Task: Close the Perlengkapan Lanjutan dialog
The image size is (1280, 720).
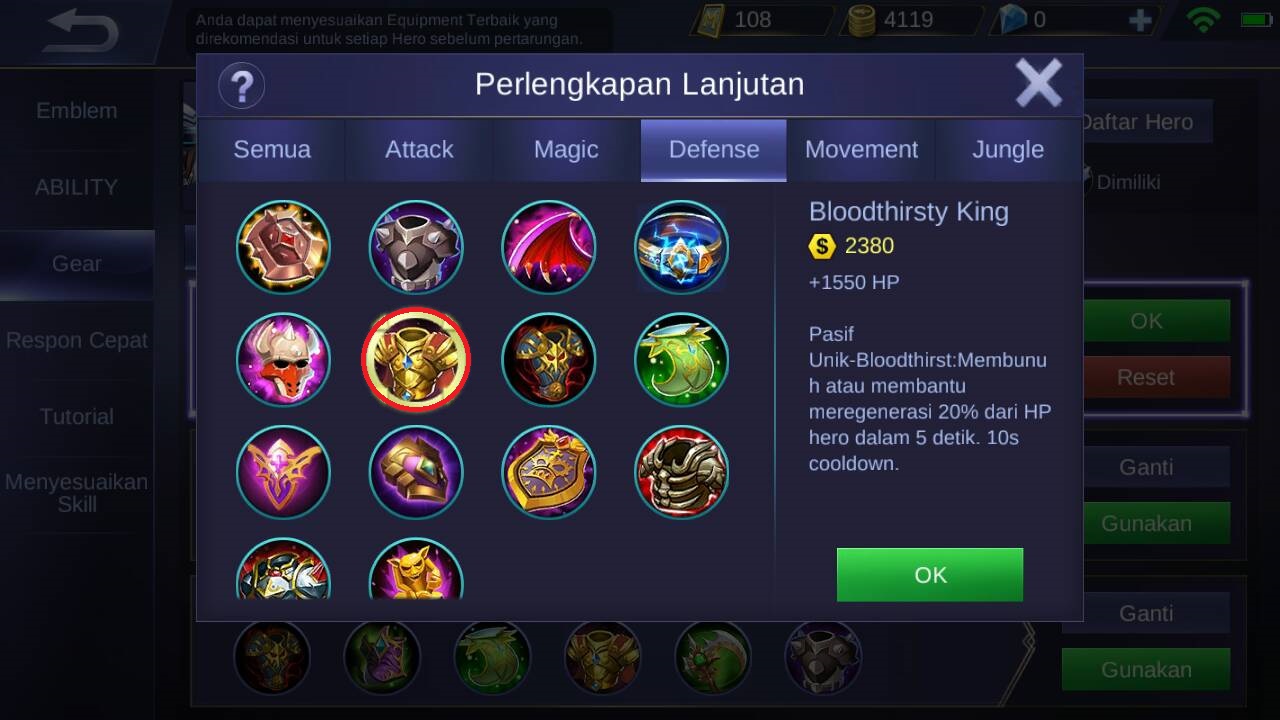Action: (x=1038, y=83)
